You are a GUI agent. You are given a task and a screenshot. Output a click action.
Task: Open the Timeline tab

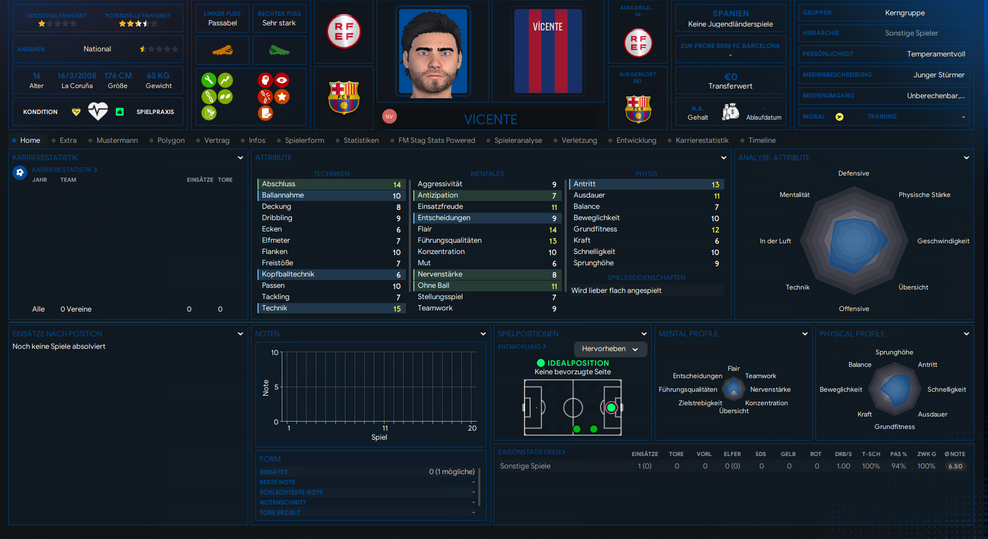click(x=762, y=141)
